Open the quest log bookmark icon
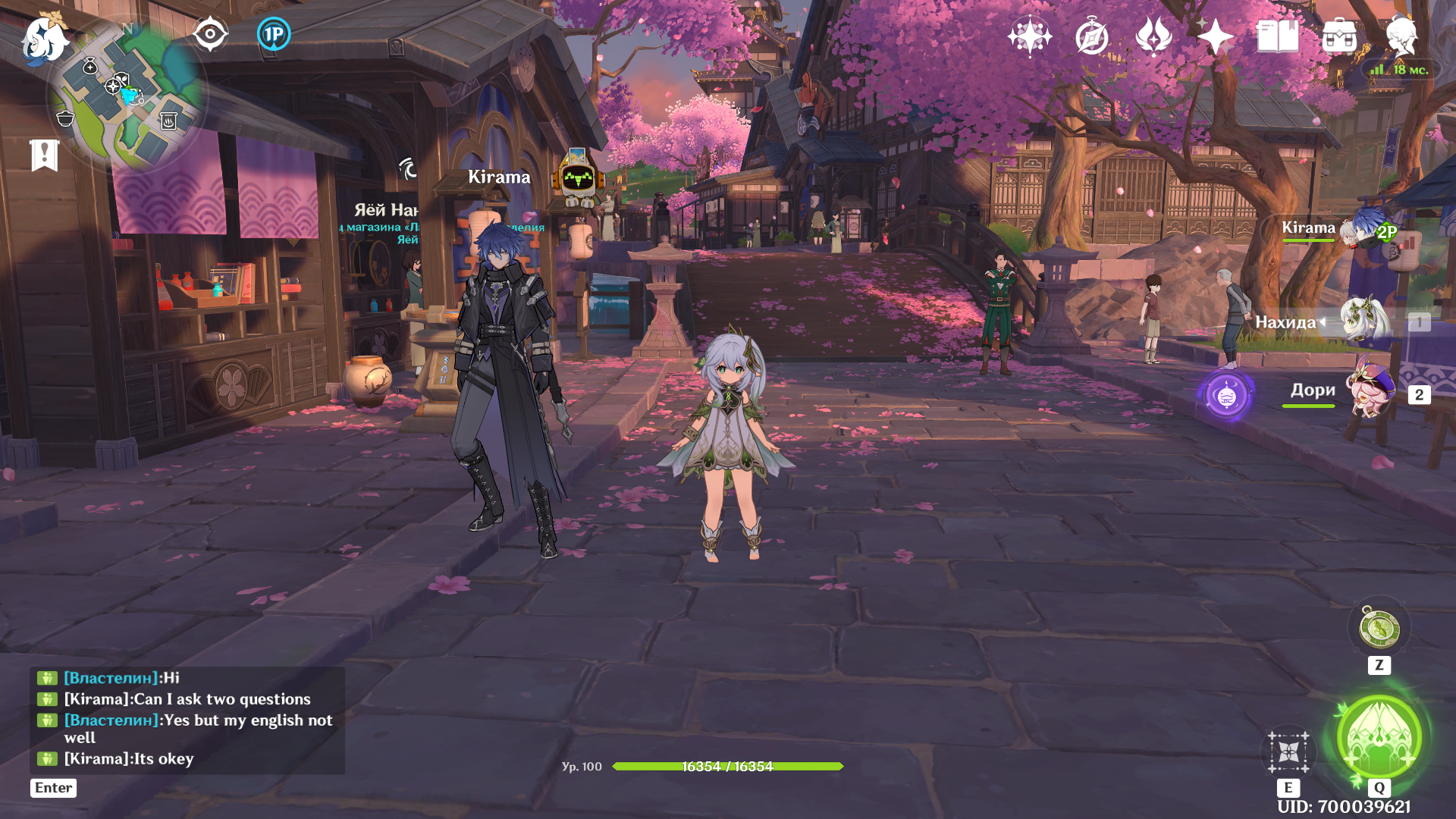 click(x=44, y=155)
